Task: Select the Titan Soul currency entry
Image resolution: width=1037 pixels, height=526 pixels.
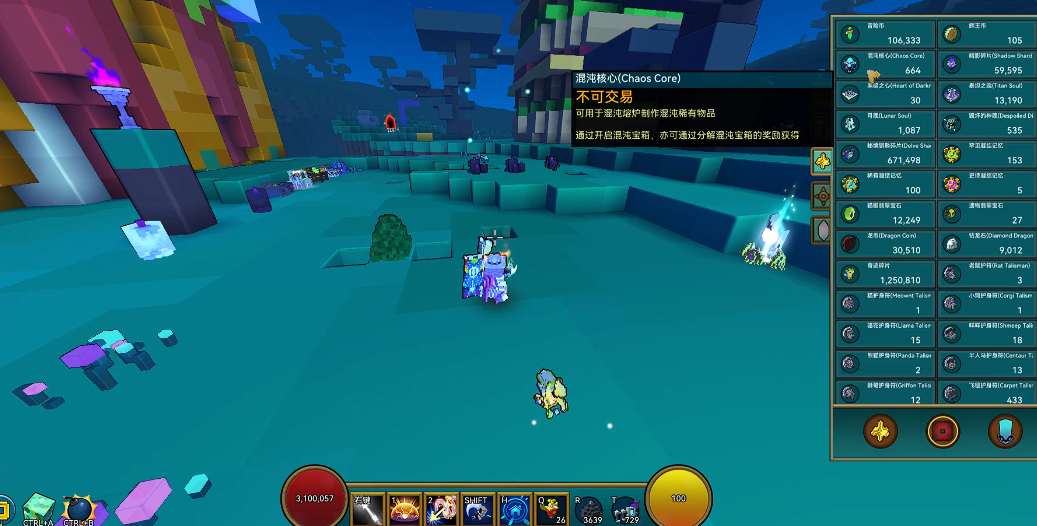Action: 985,94
